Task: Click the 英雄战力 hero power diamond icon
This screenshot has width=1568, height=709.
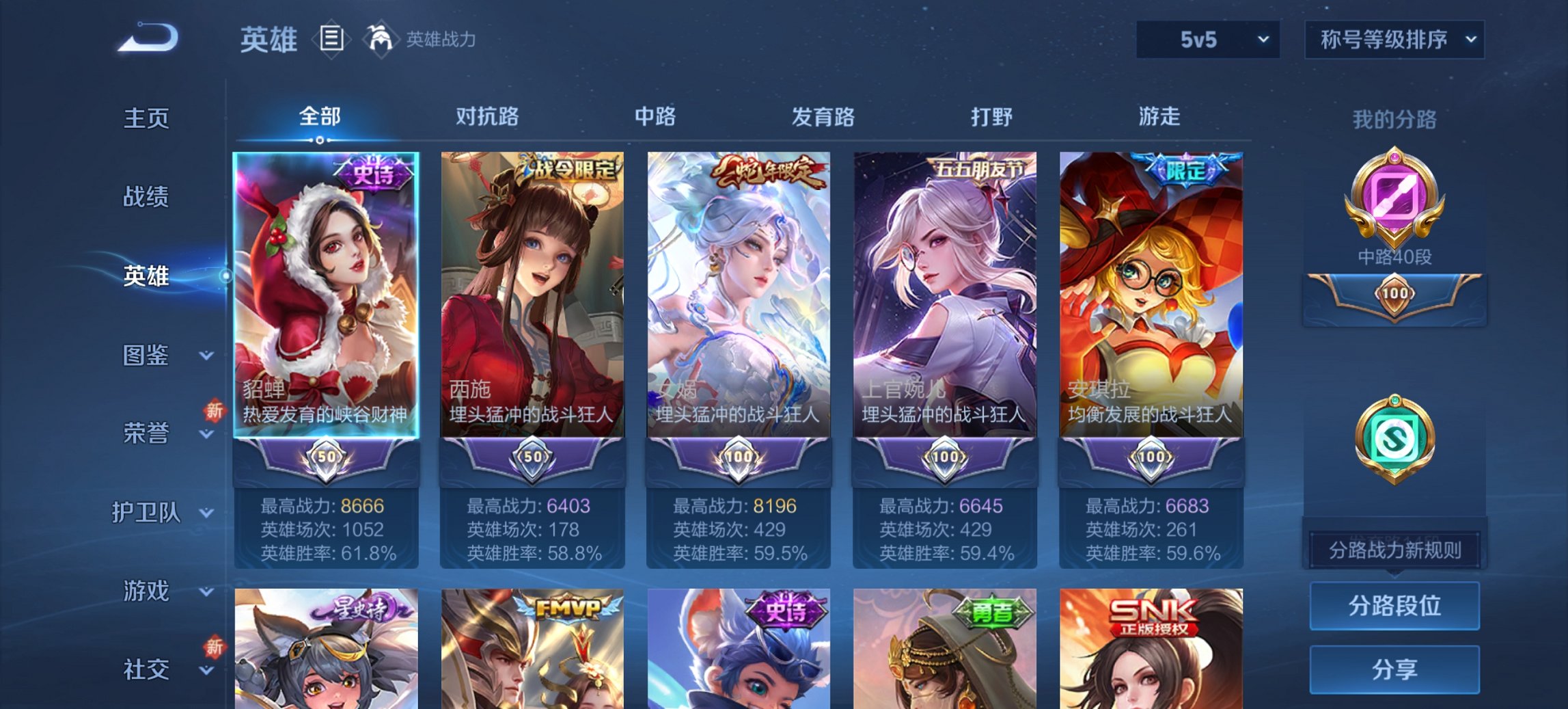Action: pyautogui.click(x=381, y=38)
